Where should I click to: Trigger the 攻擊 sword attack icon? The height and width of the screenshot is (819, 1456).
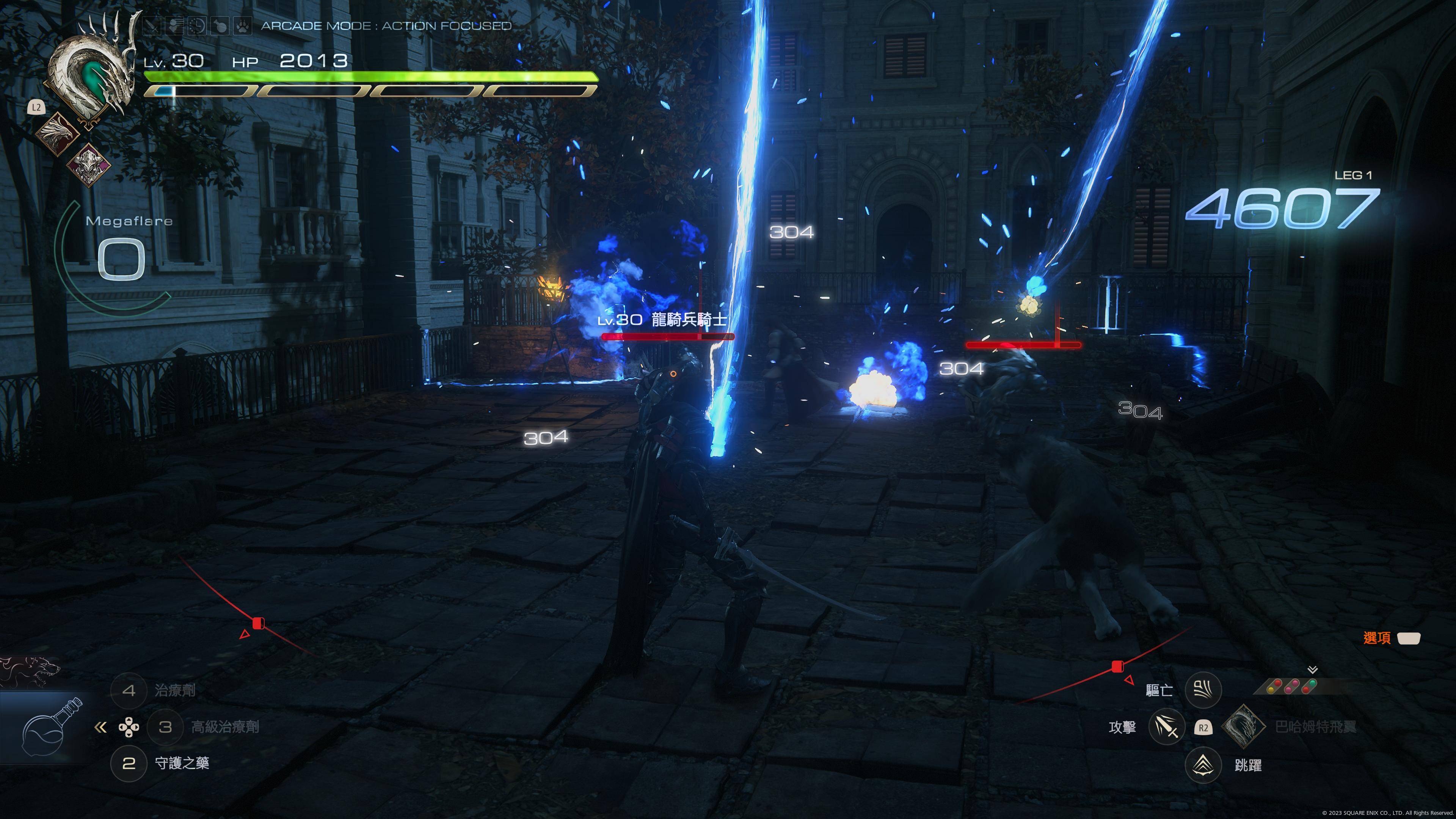1167,727
